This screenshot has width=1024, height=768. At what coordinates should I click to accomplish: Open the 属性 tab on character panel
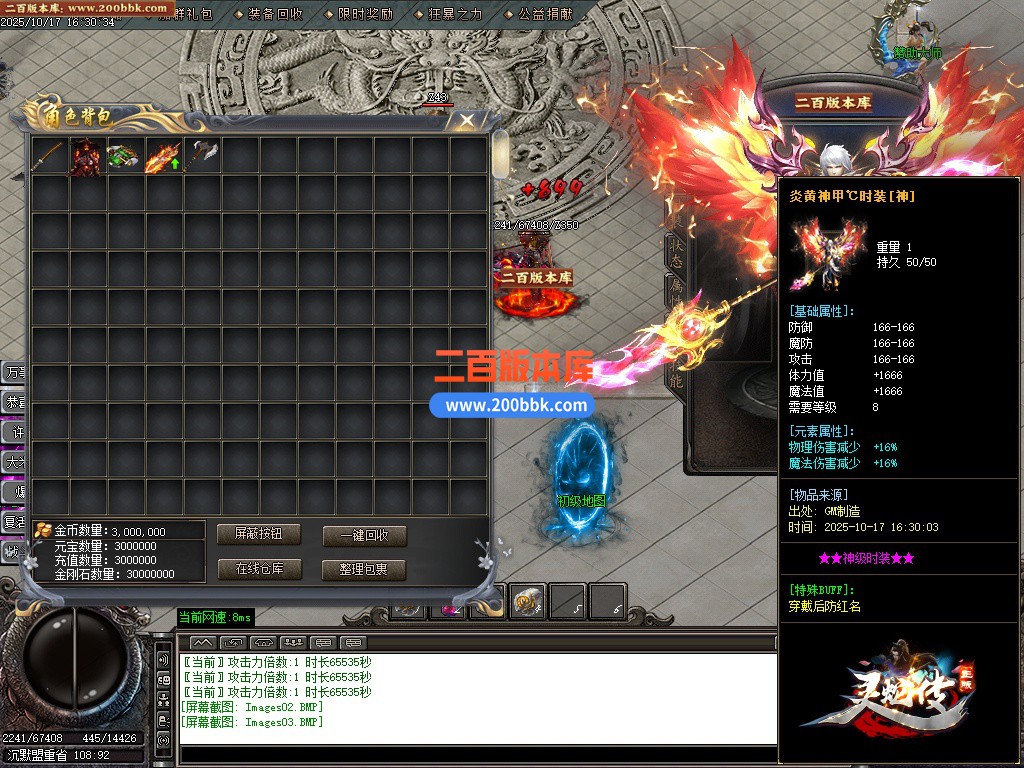[x=675, y=292]
